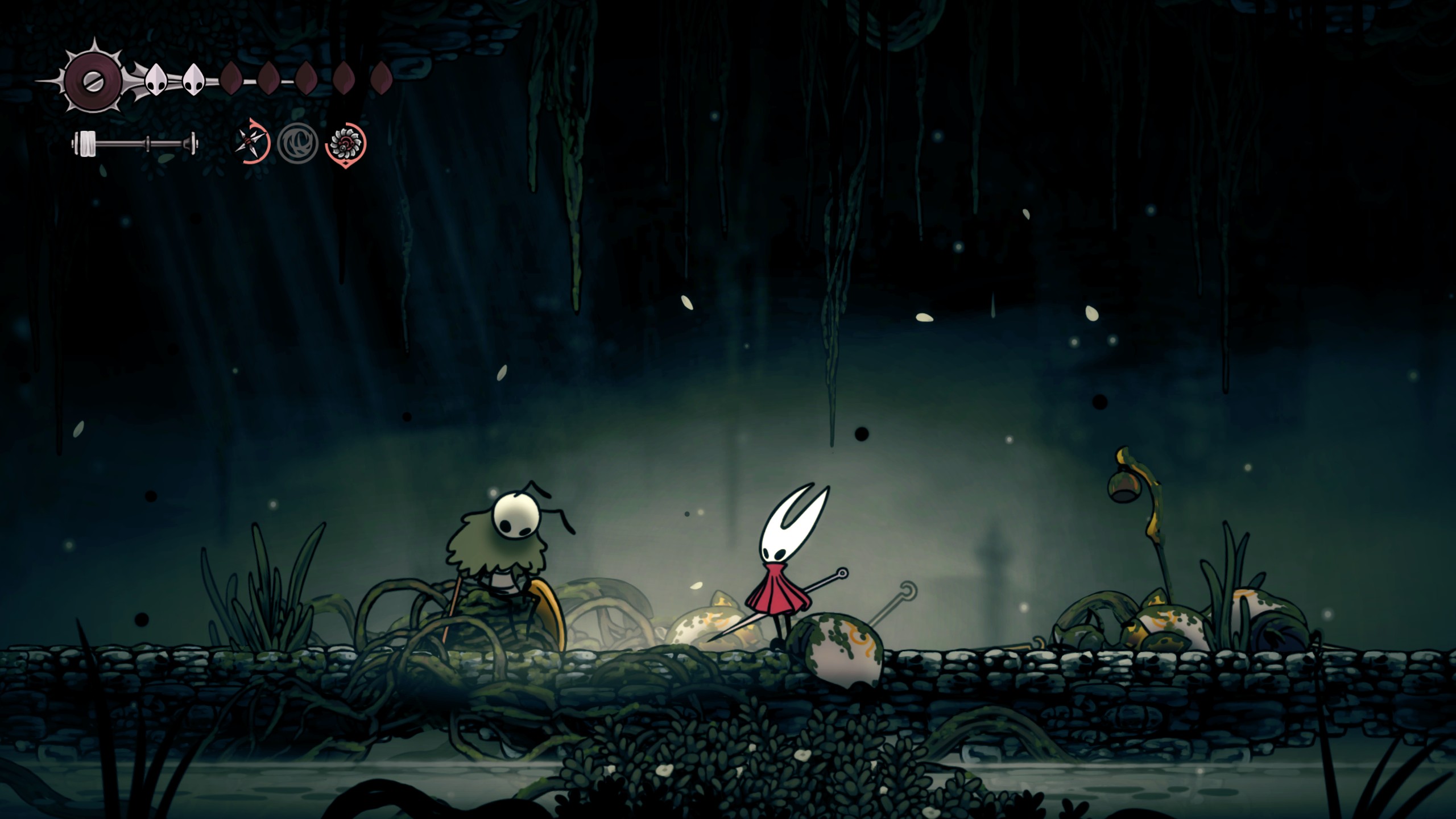Click the last empty mask in the HUD
The height and width of the screenshot is (819, 1456).
tap(382, 78)
